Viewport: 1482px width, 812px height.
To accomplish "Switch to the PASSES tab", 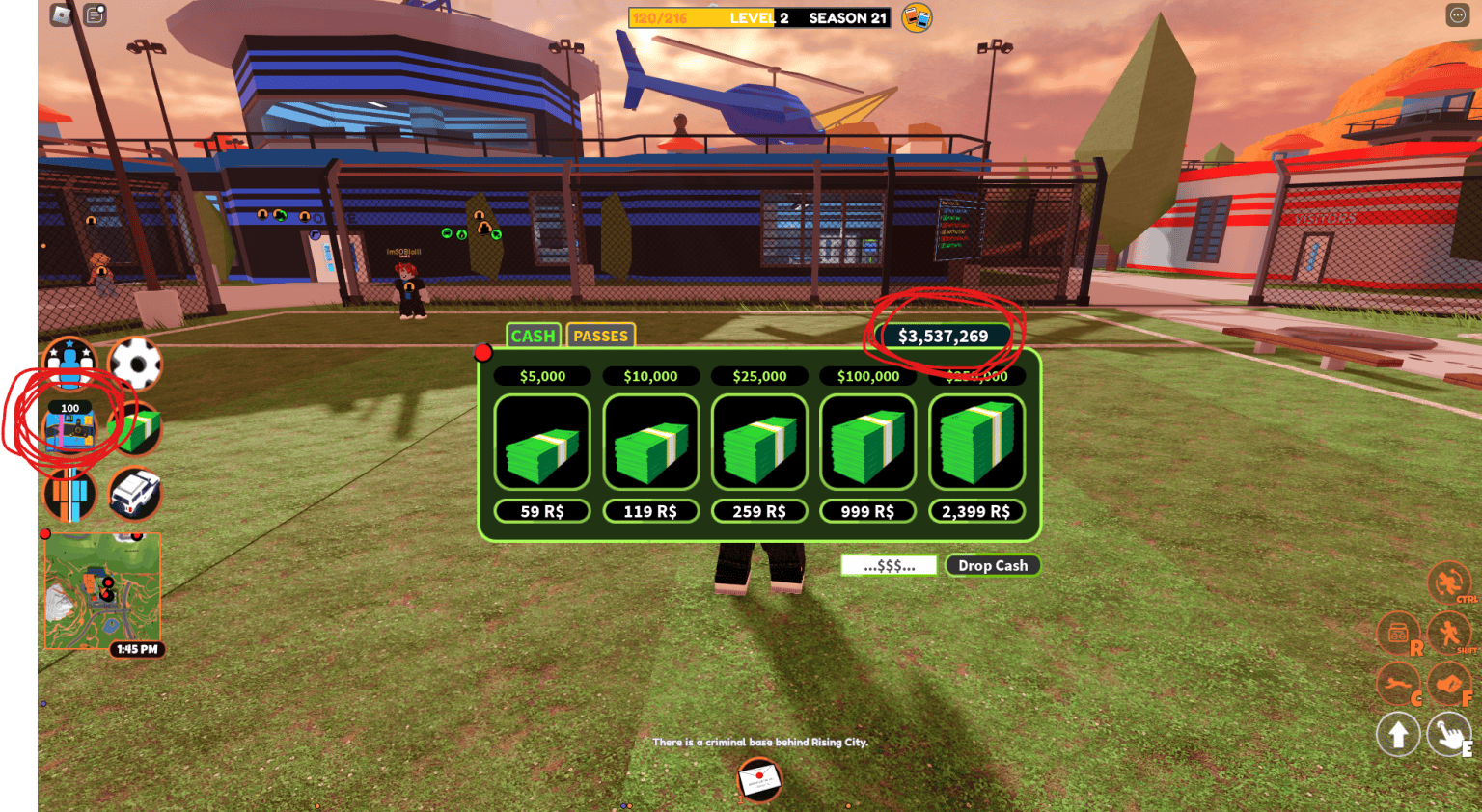I will pyautogui.click(x=601, y=336).
